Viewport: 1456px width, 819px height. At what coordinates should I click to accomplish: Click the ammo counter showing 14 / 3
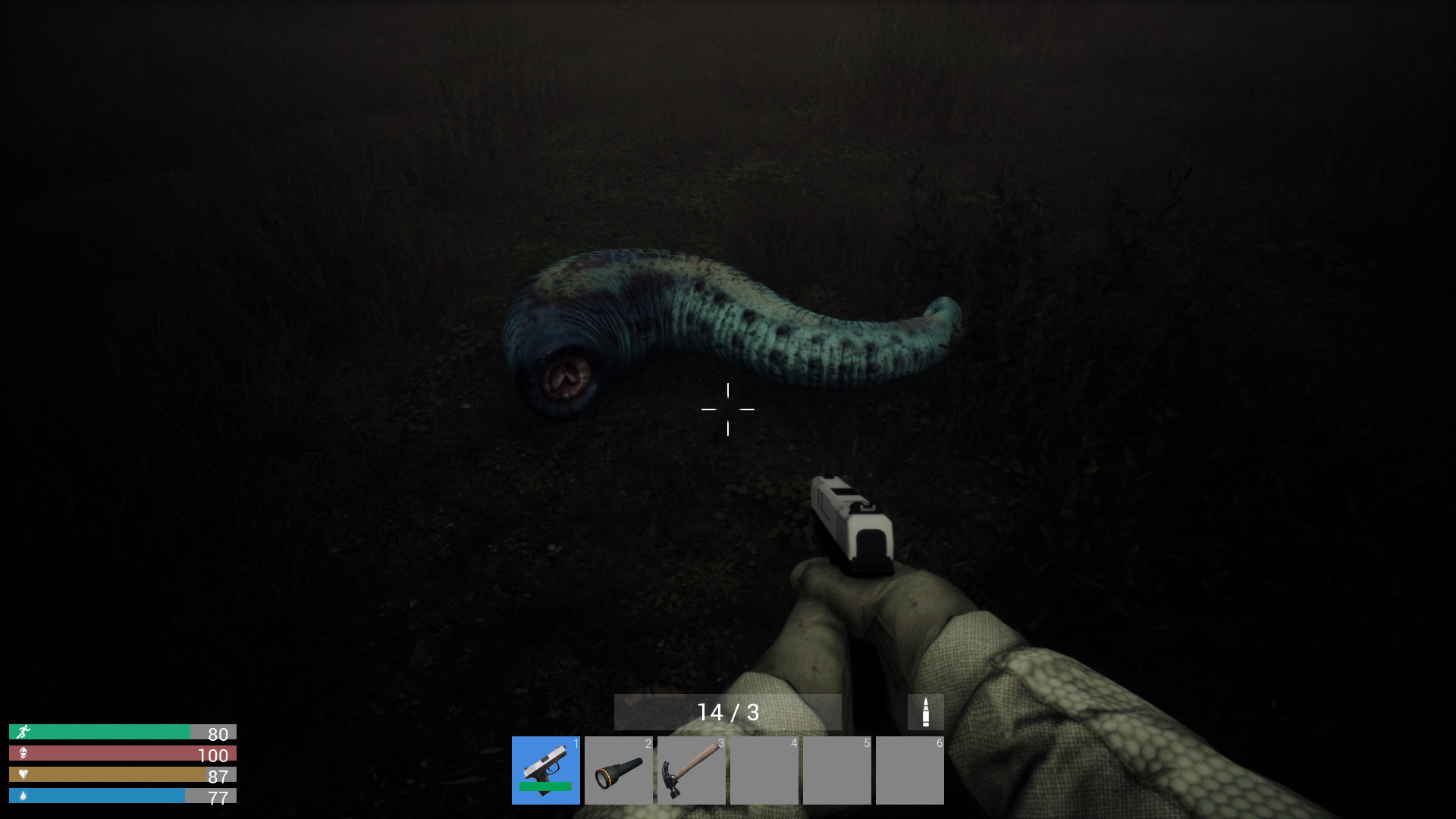[x=730, y=711]
